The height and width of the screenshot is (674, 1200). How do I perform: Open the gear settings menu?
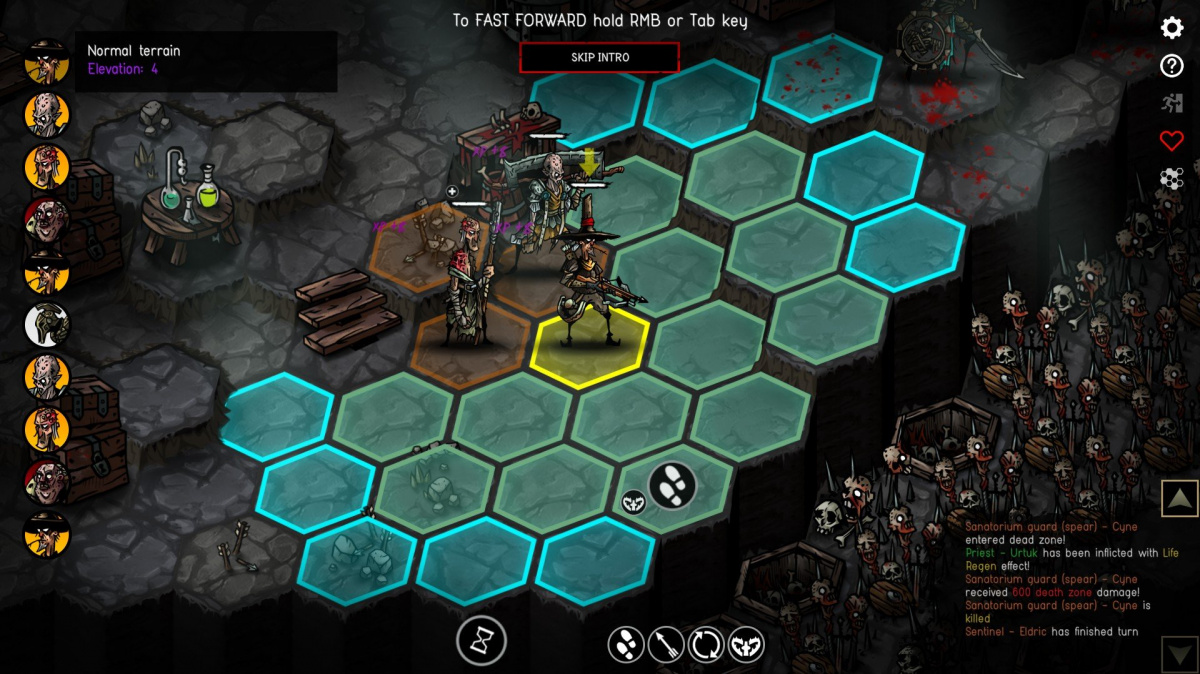[x=1172, y=28]
